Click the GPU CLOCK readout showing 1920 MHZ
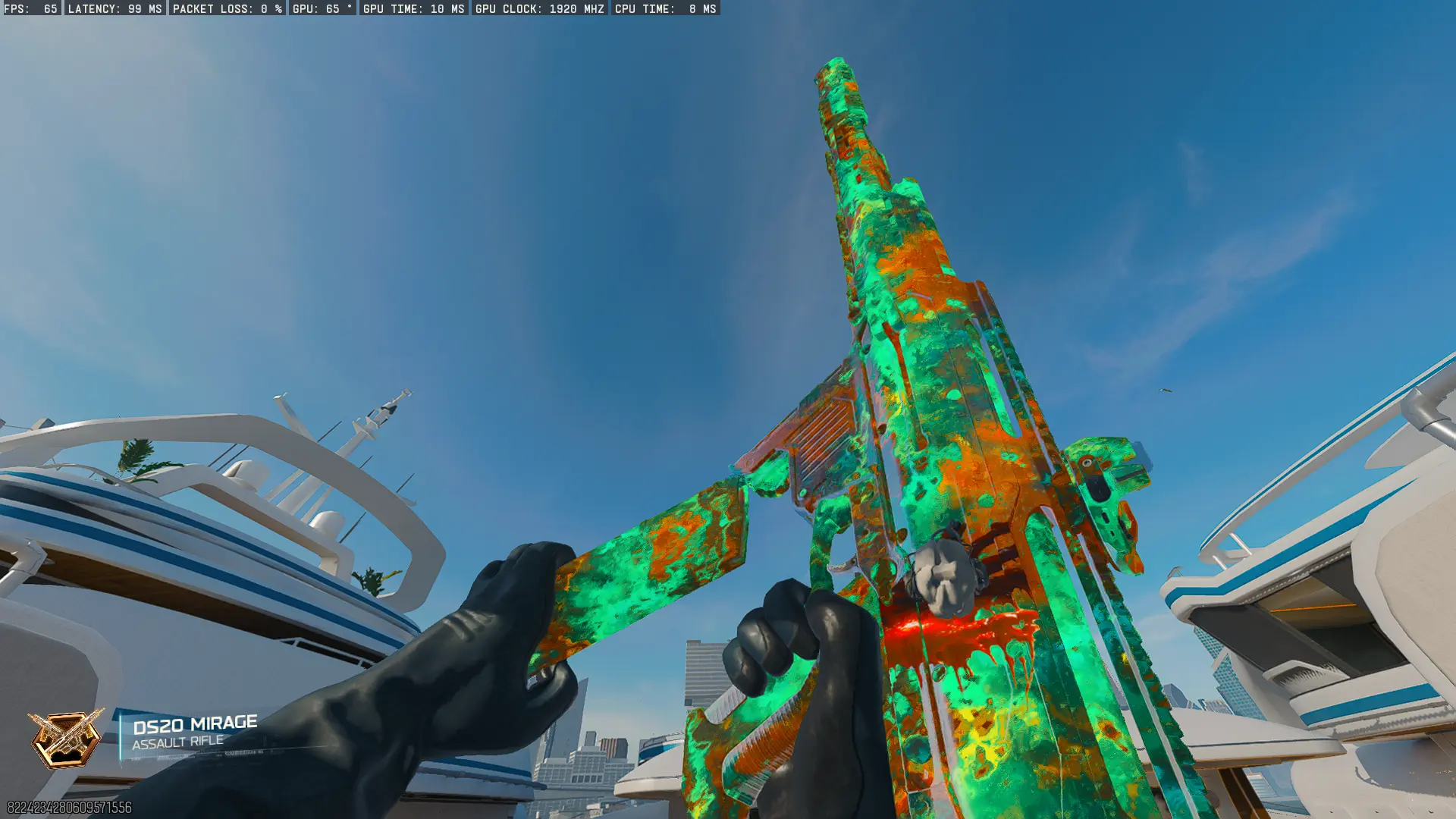1456x819 pixels. coord(538,10)
